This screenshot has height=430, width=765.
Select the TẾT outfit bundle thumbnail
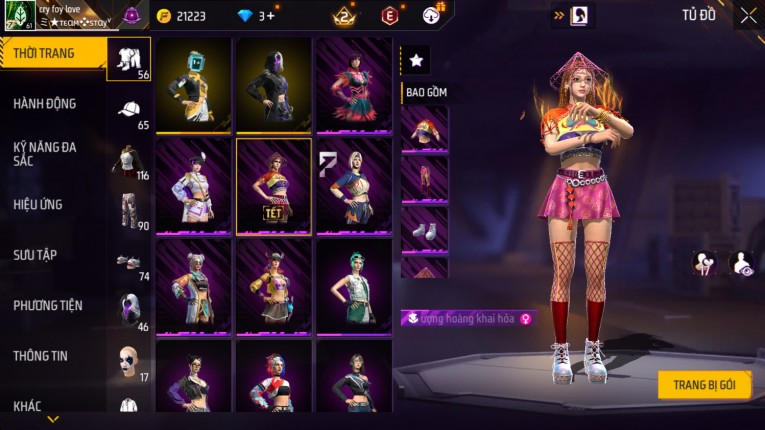click(x=274, y=186)
